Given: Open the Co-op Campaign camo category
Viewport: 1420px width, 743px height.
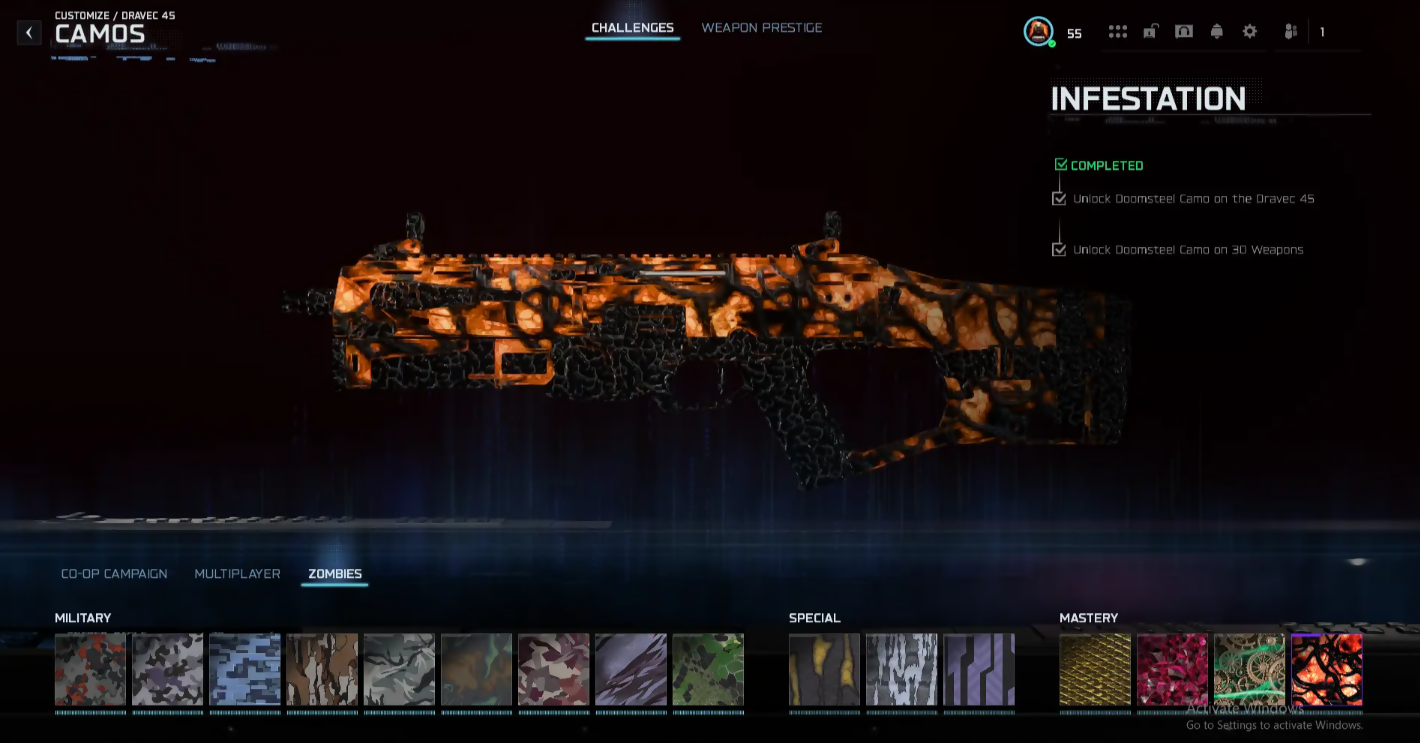Looking at the screenshot, I should (114, 574).
